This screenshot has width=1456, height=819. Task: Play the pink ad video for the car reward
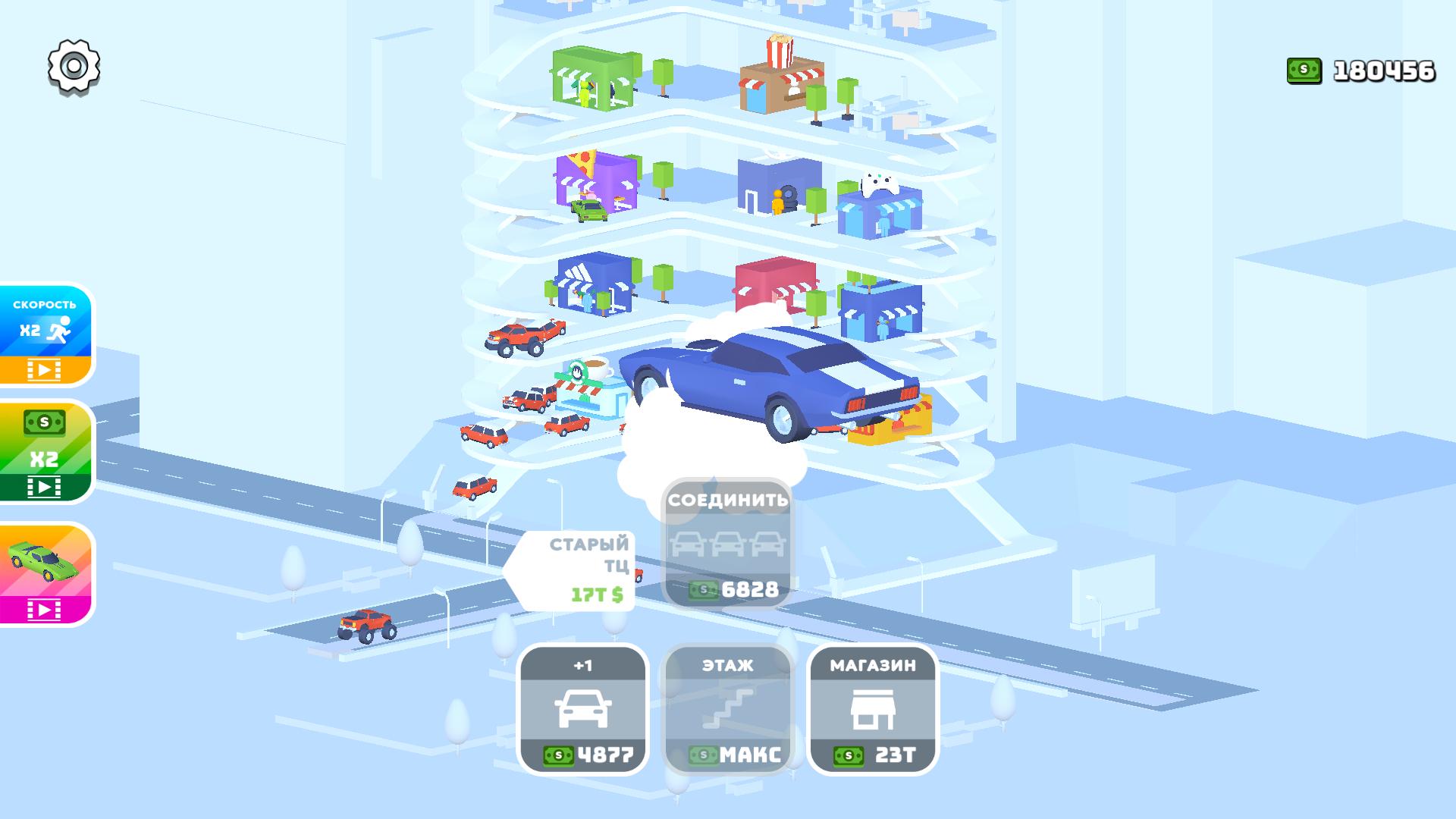click(43, 607)
